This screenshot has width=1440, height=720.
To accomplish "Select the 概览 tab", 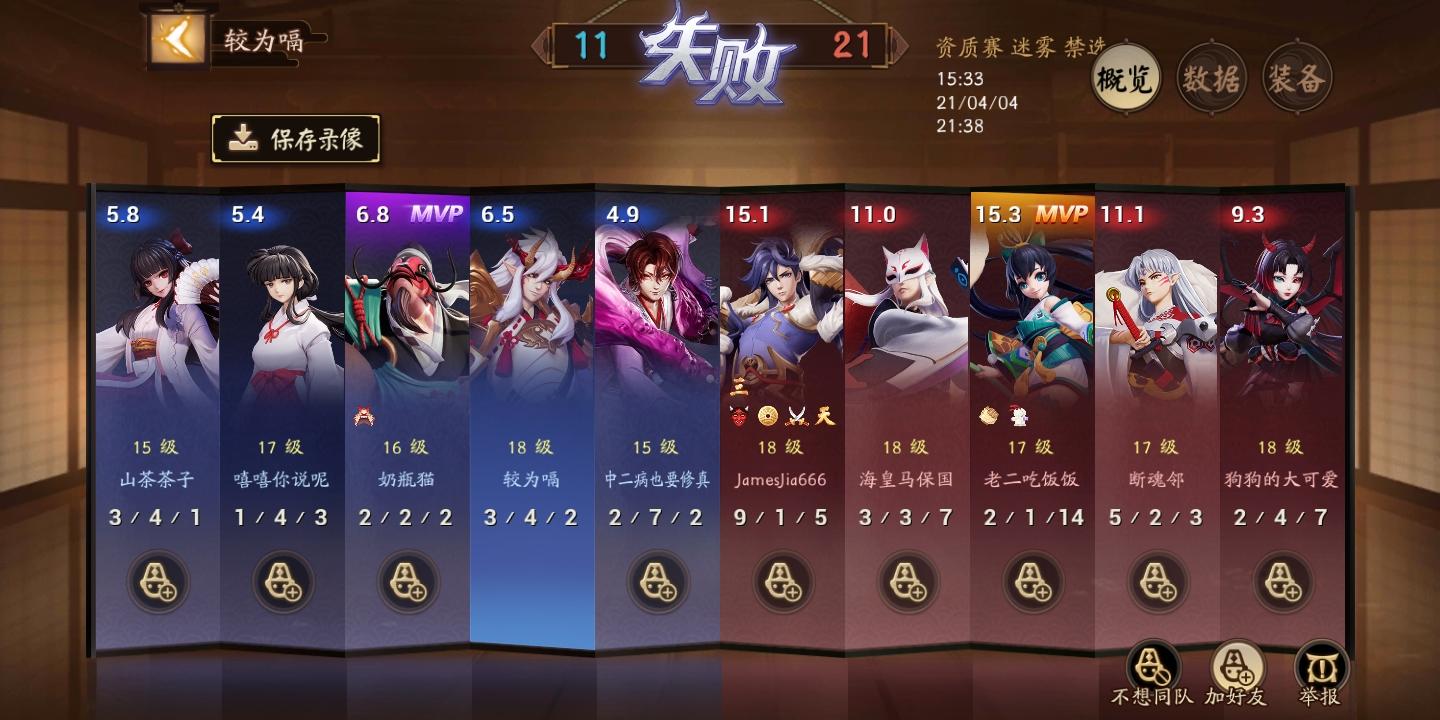I will (x=1128, y=75).
